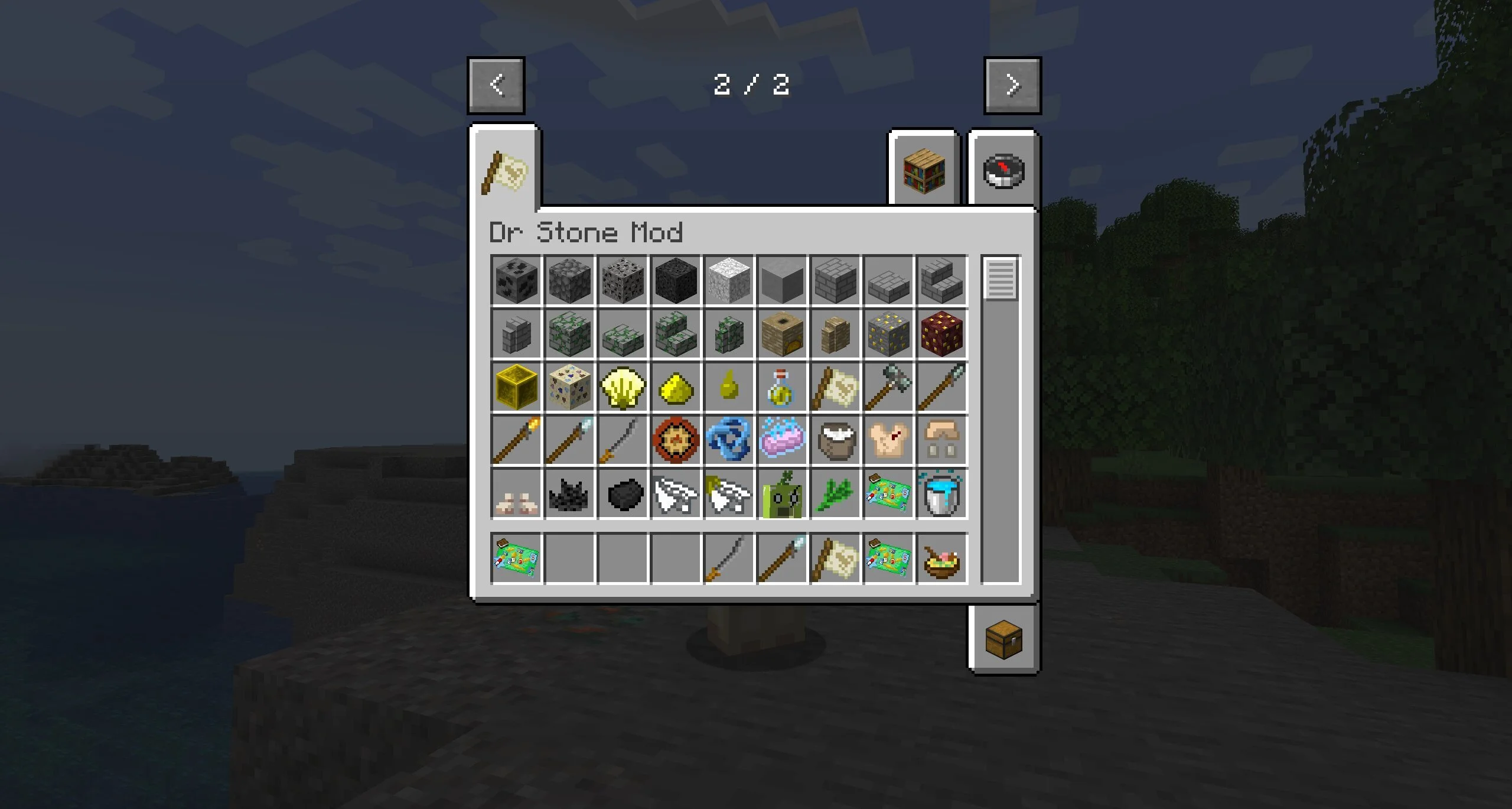This screenshot has width=1512, height=809.
Task: Grab the water-filled bucket item
Action: coord(941,495)
